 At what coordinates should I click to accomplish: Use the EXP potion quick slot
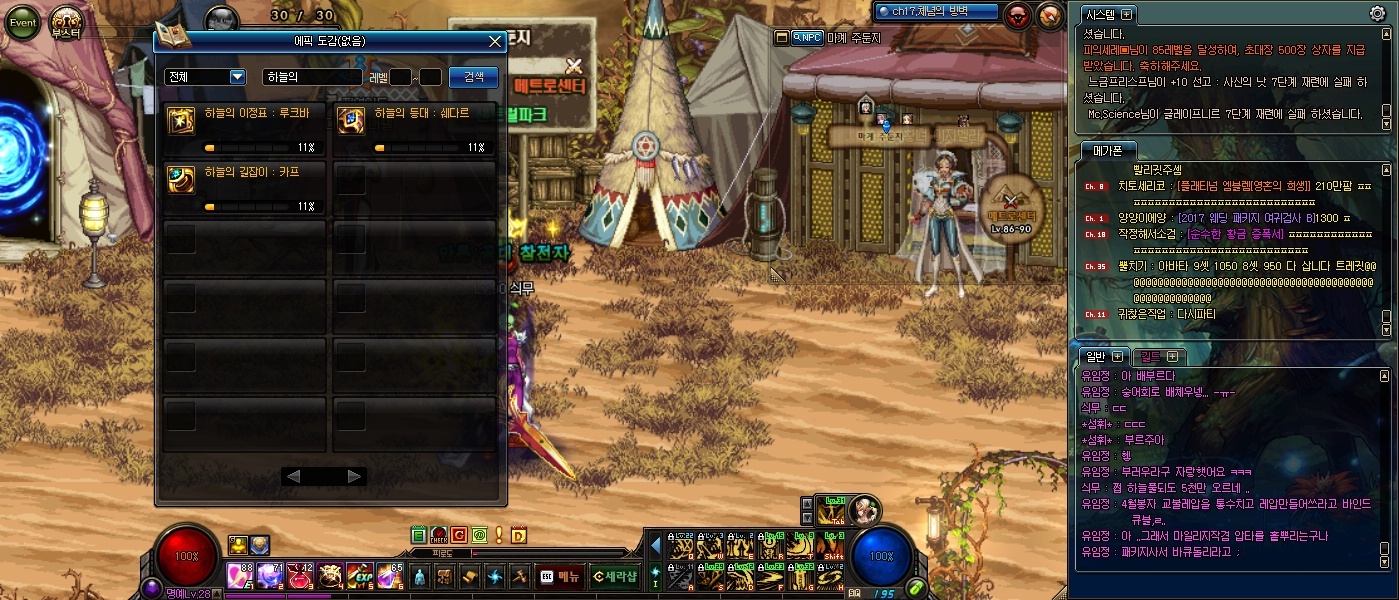[360, 576]
